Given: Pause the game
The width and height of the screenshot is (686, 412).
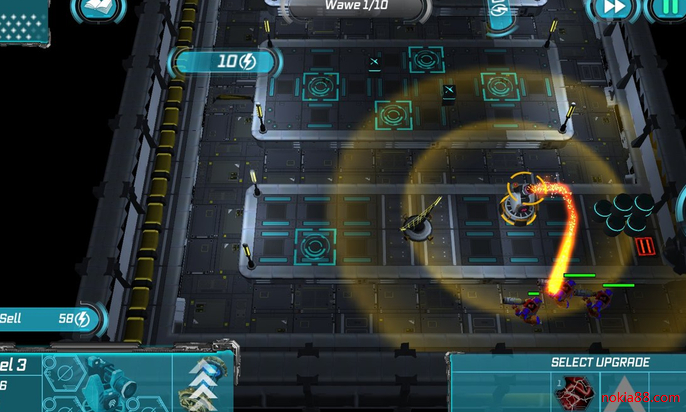Looking at the screenshot, I should point(664,8).
